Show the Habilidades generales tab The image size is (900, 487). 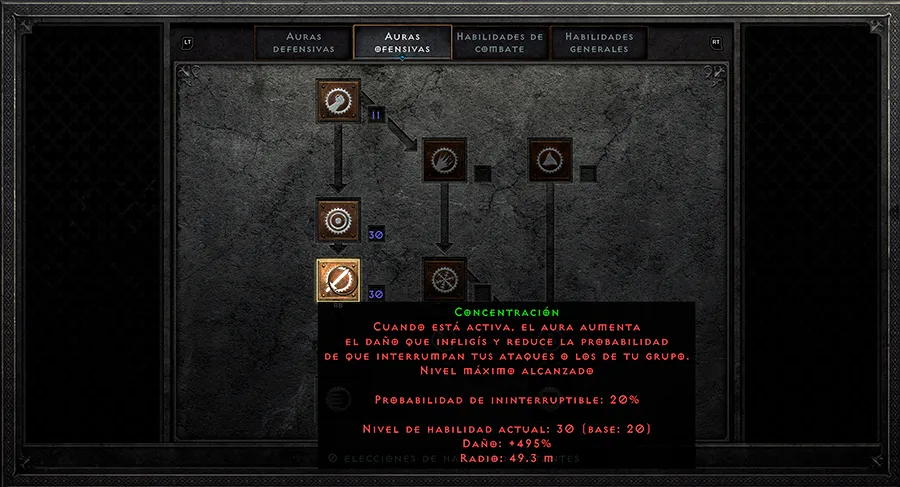(597, 42)
